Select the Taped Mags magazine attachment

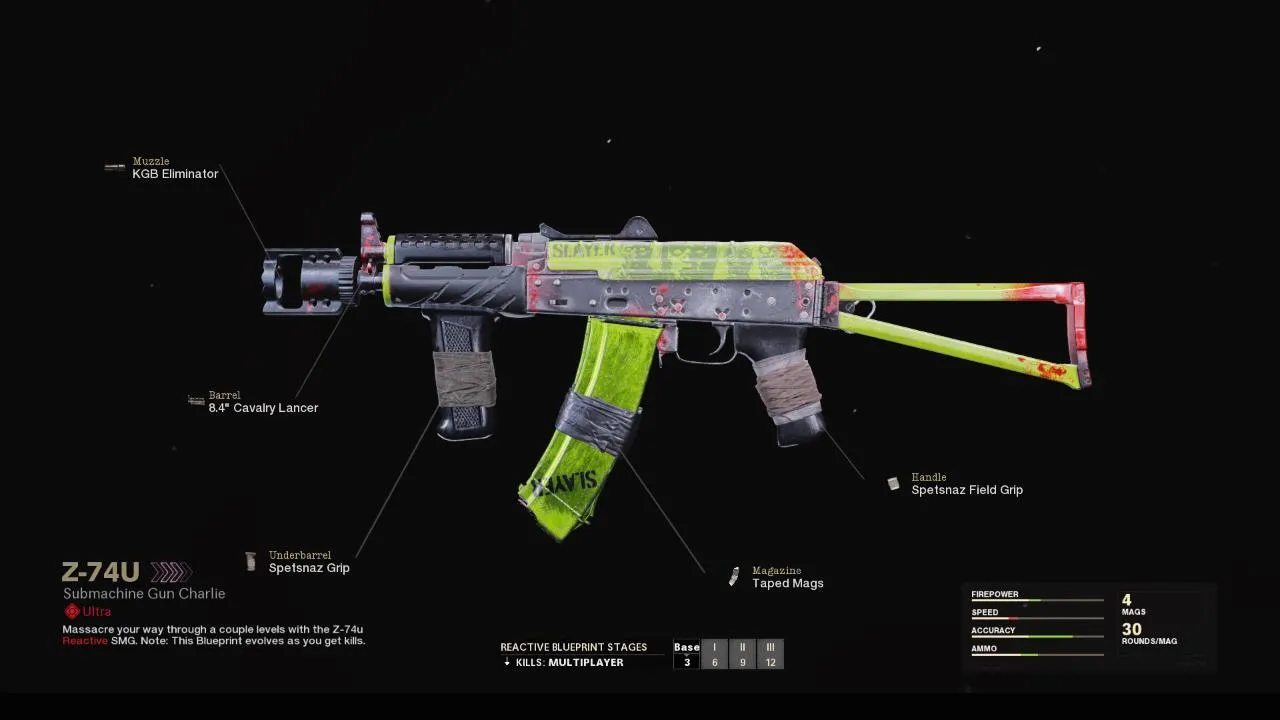(x=788, y=583)
